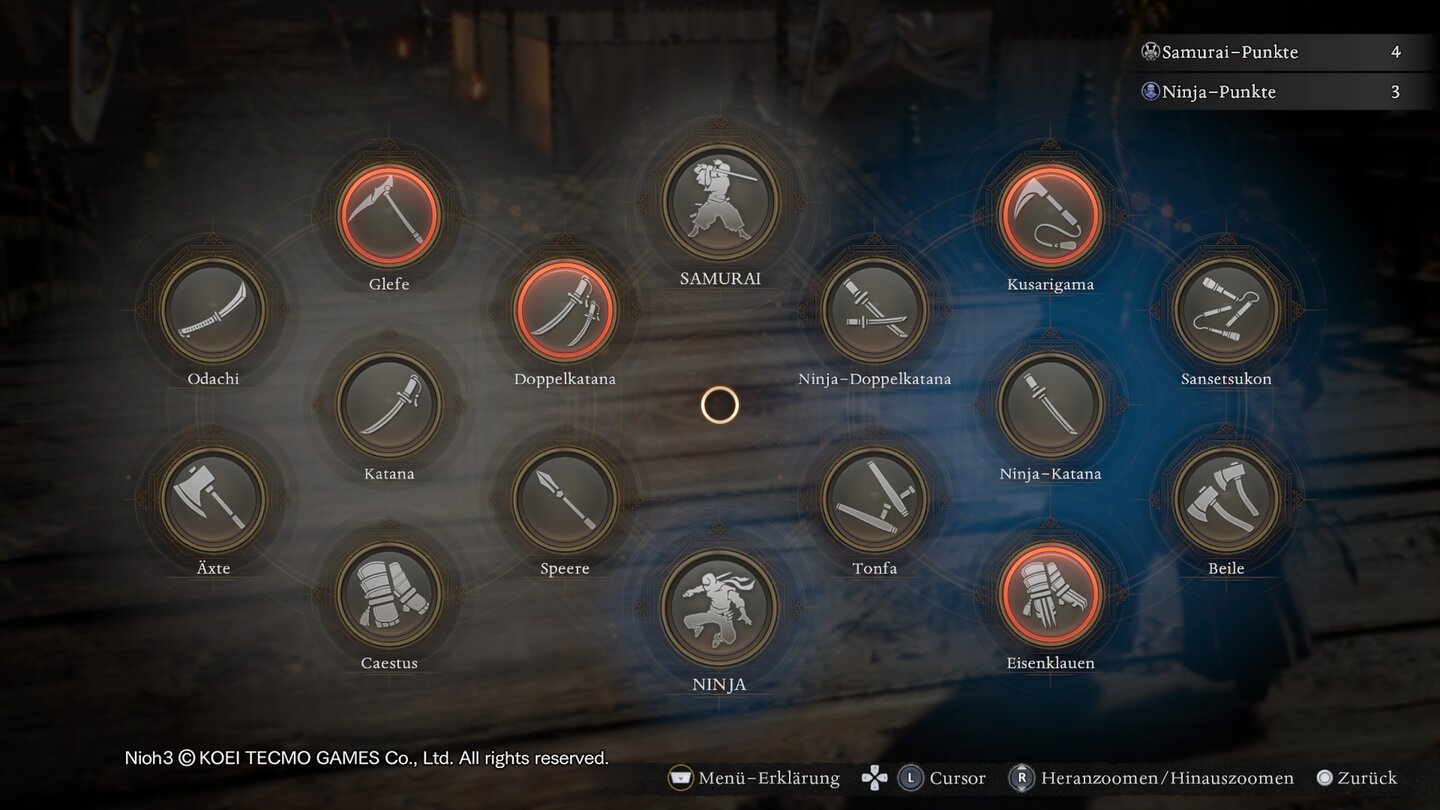This screenshot has height=810, width=1440.
Task: Select the Eisenklauen claws node
Action: pyautogui.click(x=1050, y=593)
